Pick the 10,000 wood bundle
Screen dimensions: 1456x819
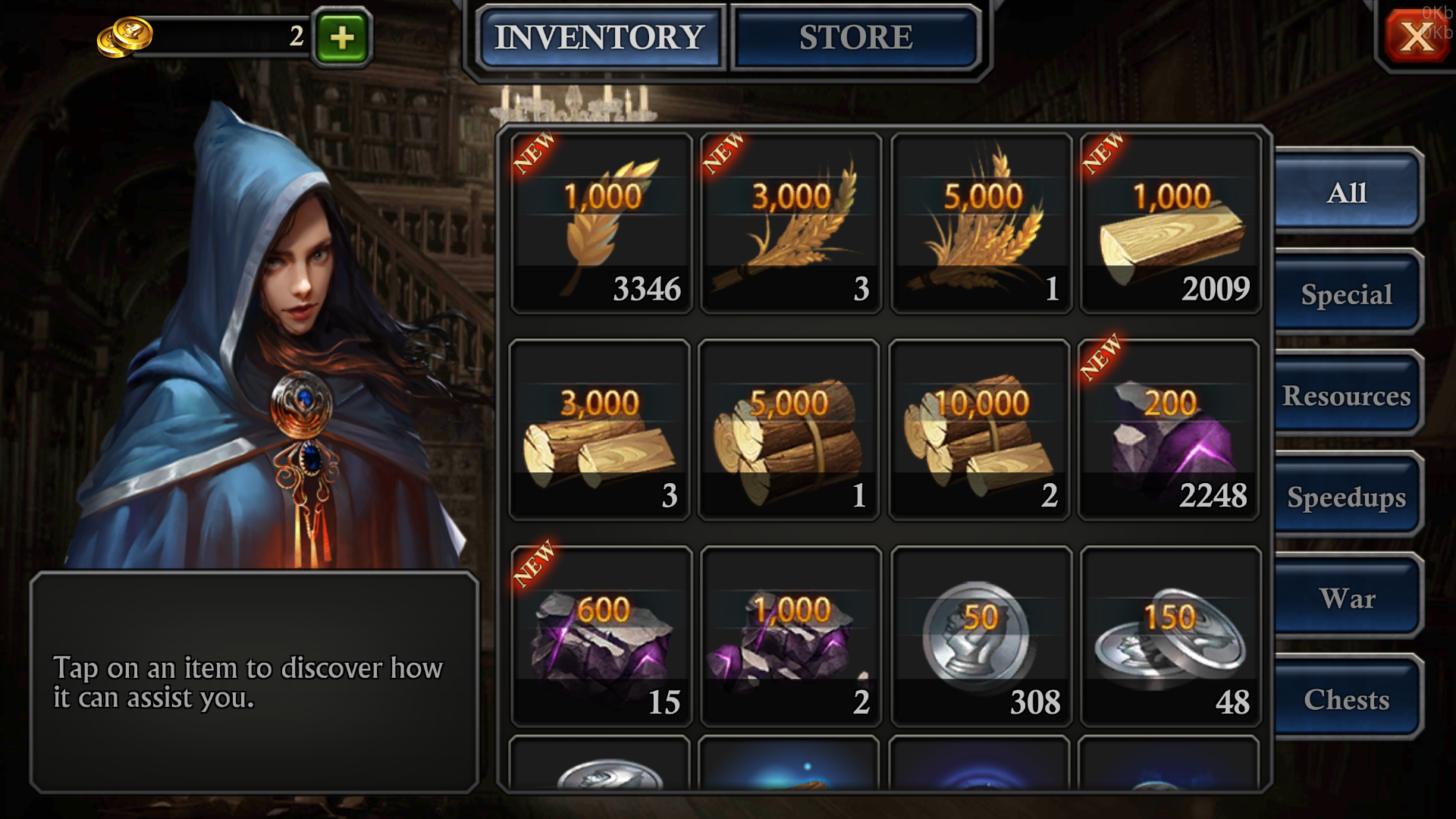979,430
